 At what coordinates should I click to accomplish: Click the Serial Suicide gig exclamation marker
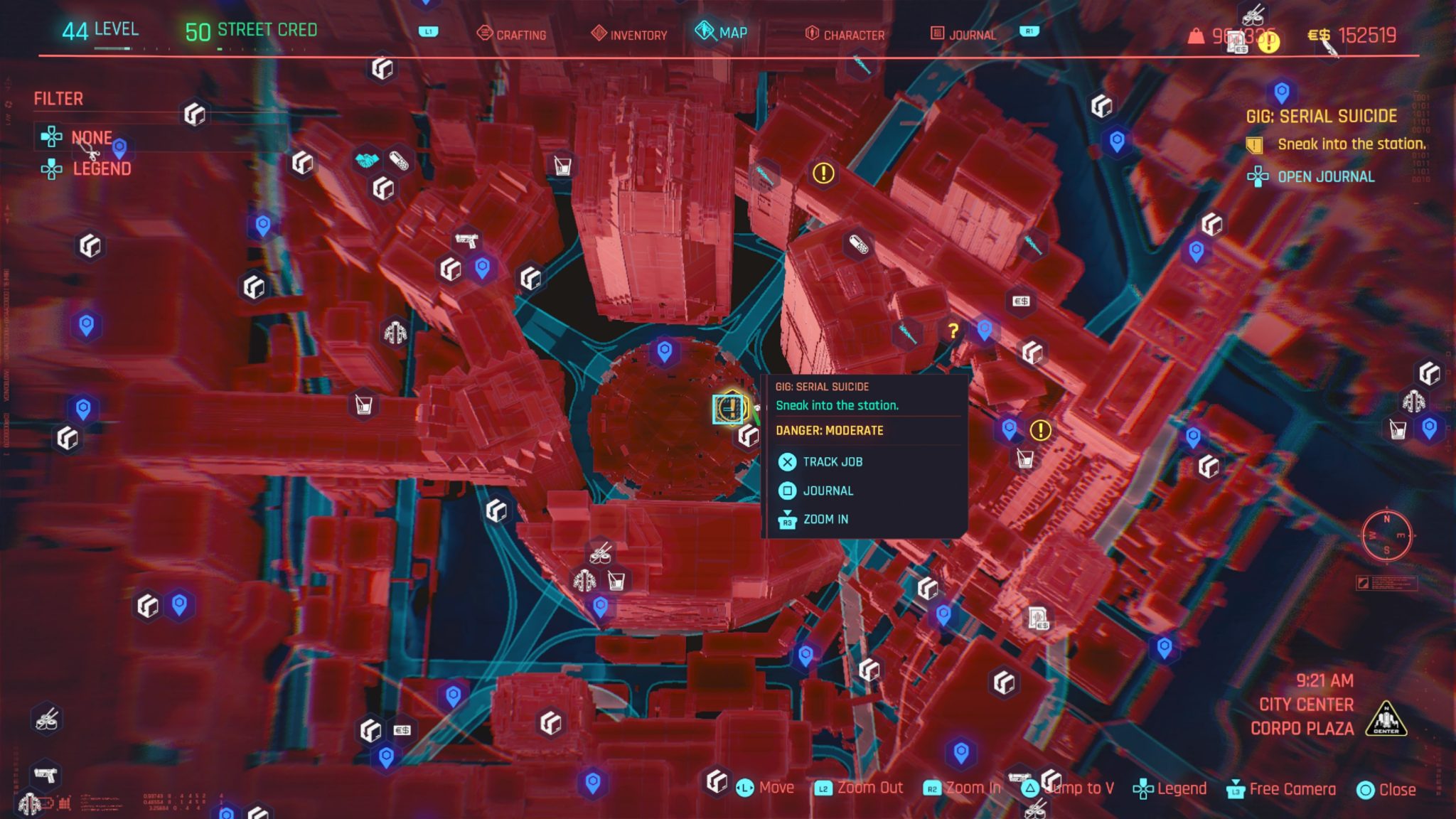point(727,410)
